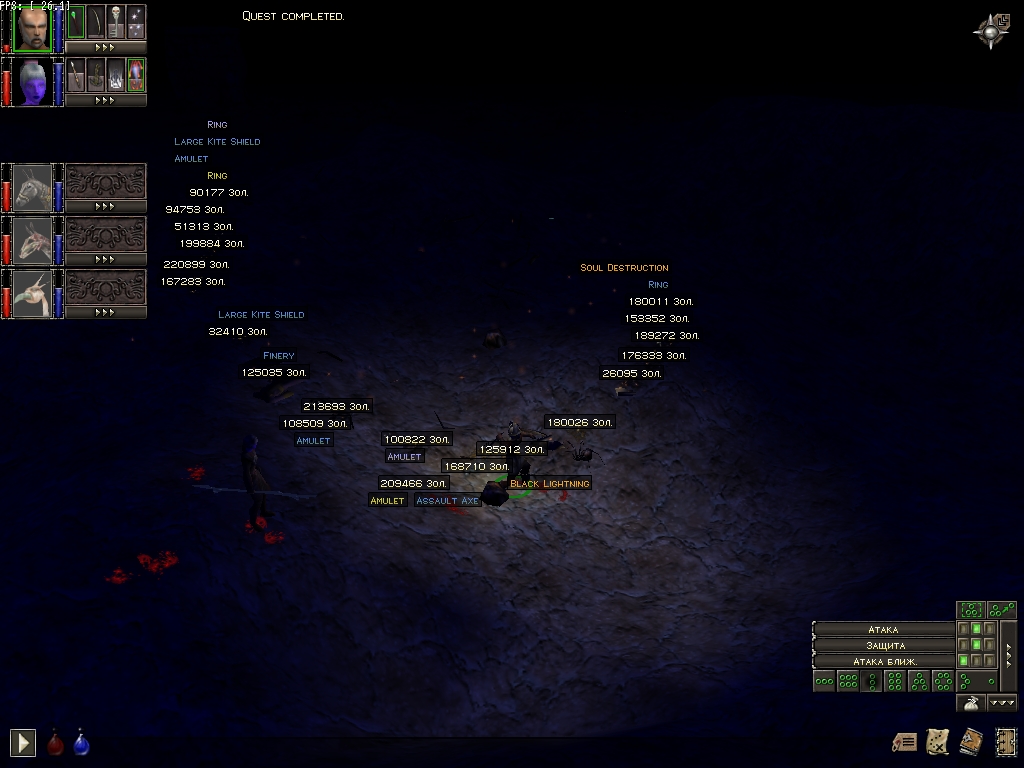Pick the circle party formation
This screenshot has height=768, width=1024.
click(942, 682)
